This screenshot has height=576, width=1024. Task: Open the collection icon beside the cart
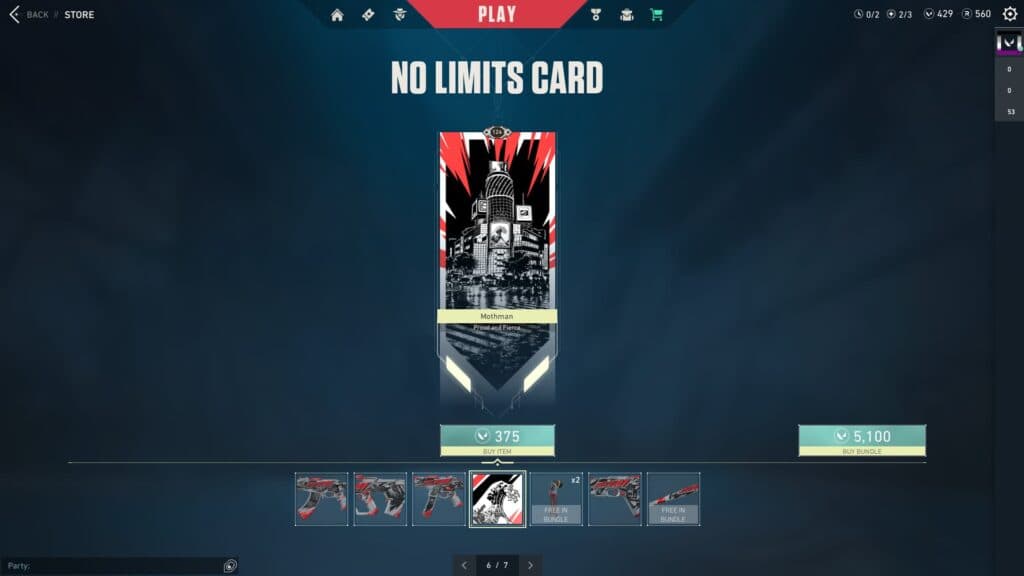(626, 15)
